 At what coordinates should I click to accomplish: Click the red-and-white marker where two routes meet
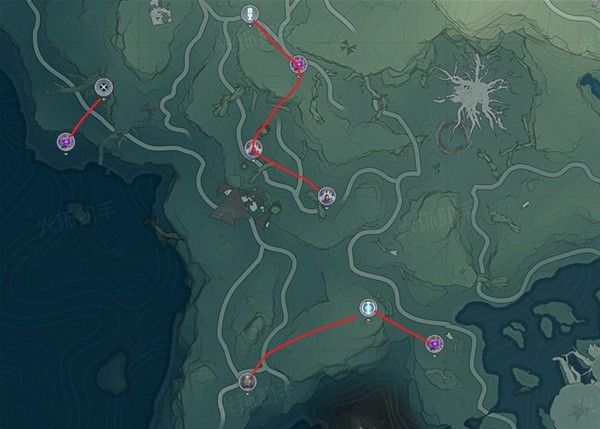[253, 149]
